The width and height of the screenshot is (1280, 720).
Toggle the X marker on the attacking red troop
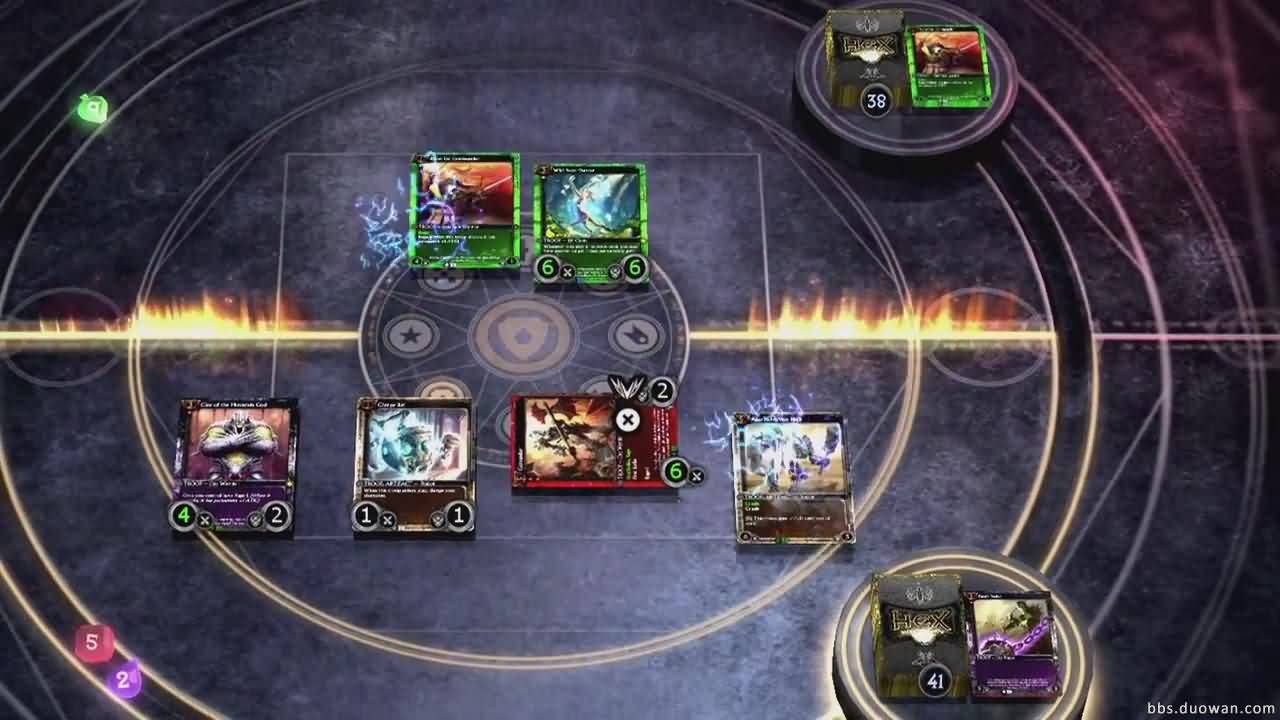click(627, 420)
